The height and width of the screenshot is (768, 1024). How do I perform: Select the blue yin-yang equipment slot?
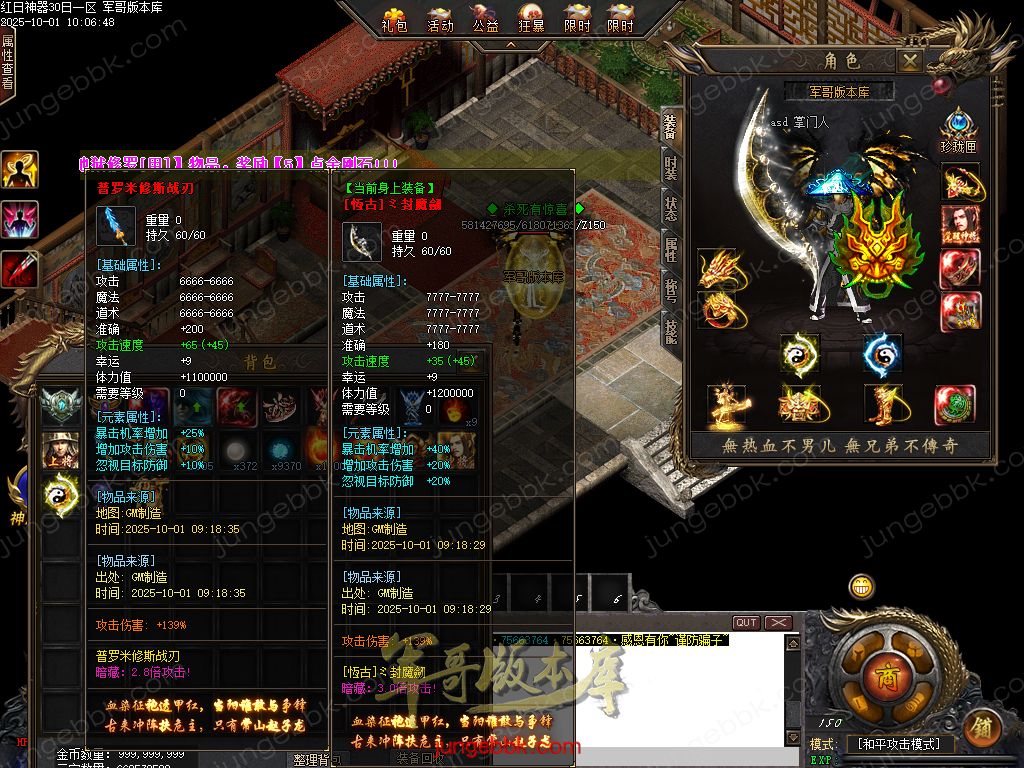pyautogui.click(x=881, y=354)
